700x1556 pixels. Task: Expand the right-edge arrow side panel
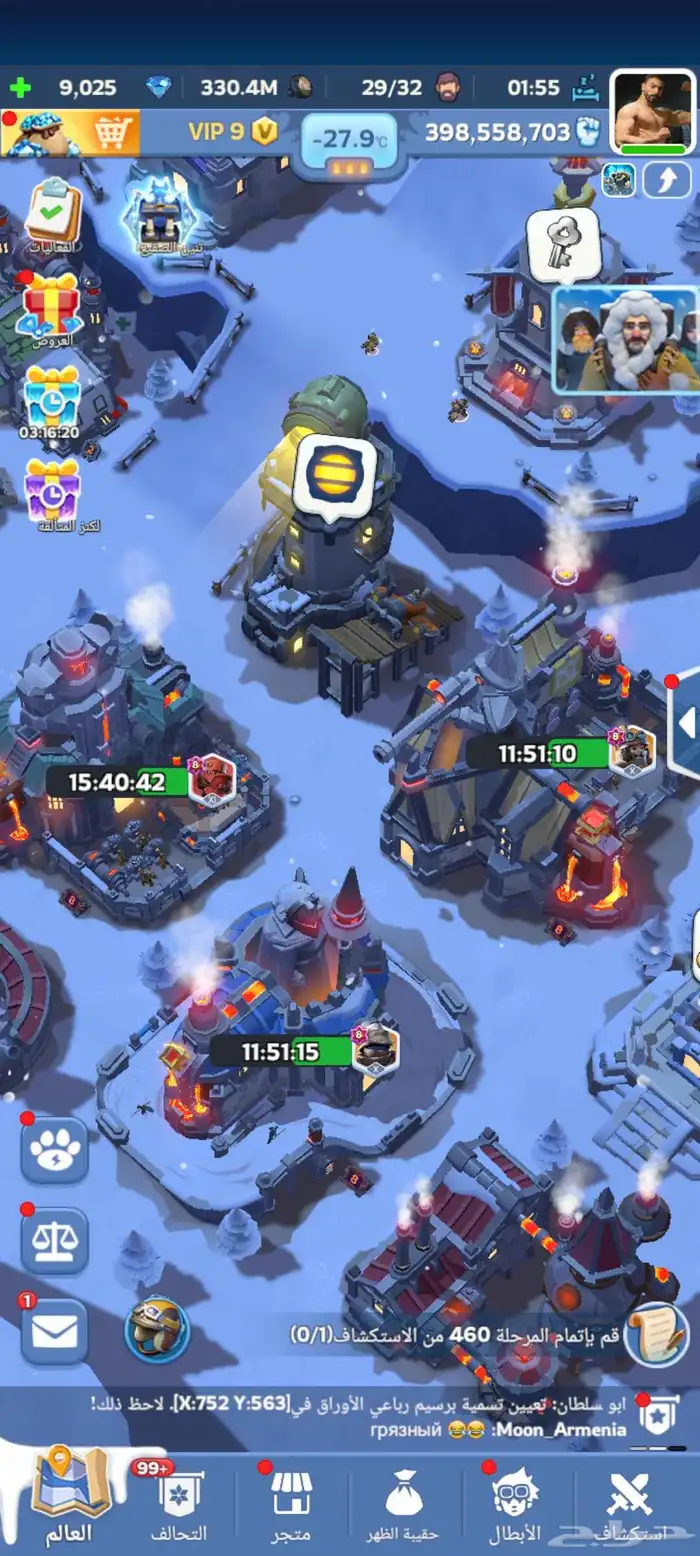[x=685, y=725]
